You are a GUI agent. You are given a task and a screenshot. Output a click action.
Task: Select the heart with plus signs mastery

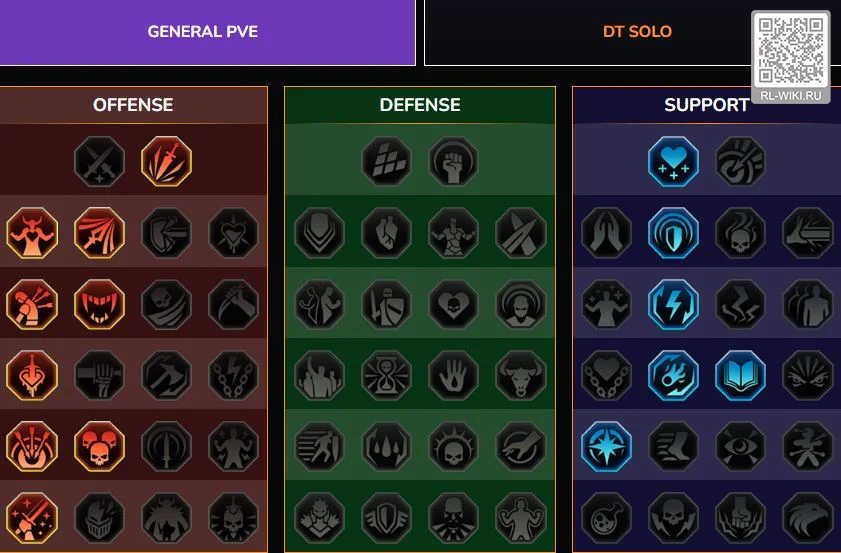tap(674, 161)
